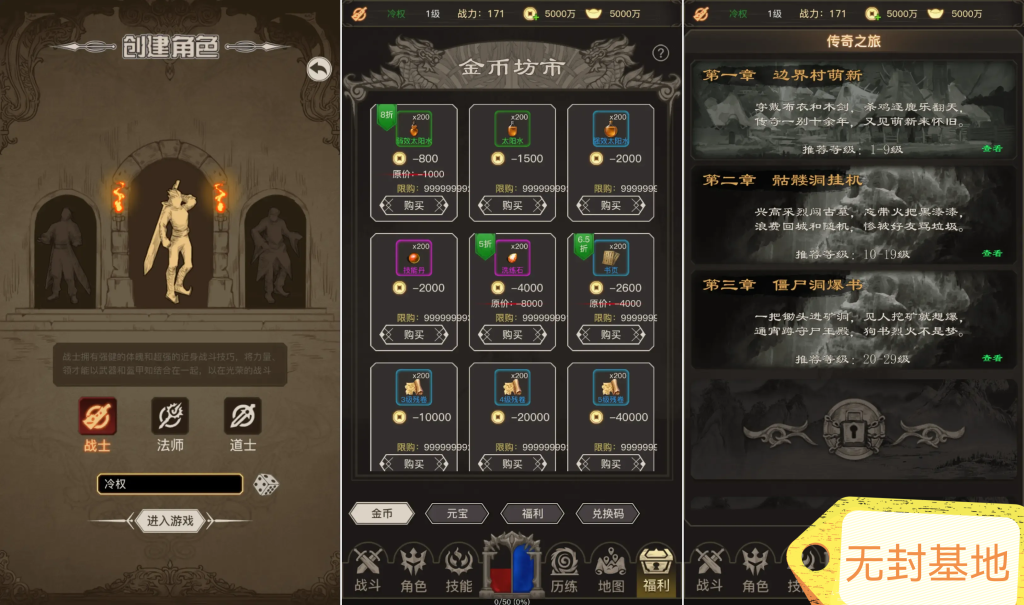Buy the item priced 1500 gold
The width and height of the screenshot is (1024, 605).
512,205
